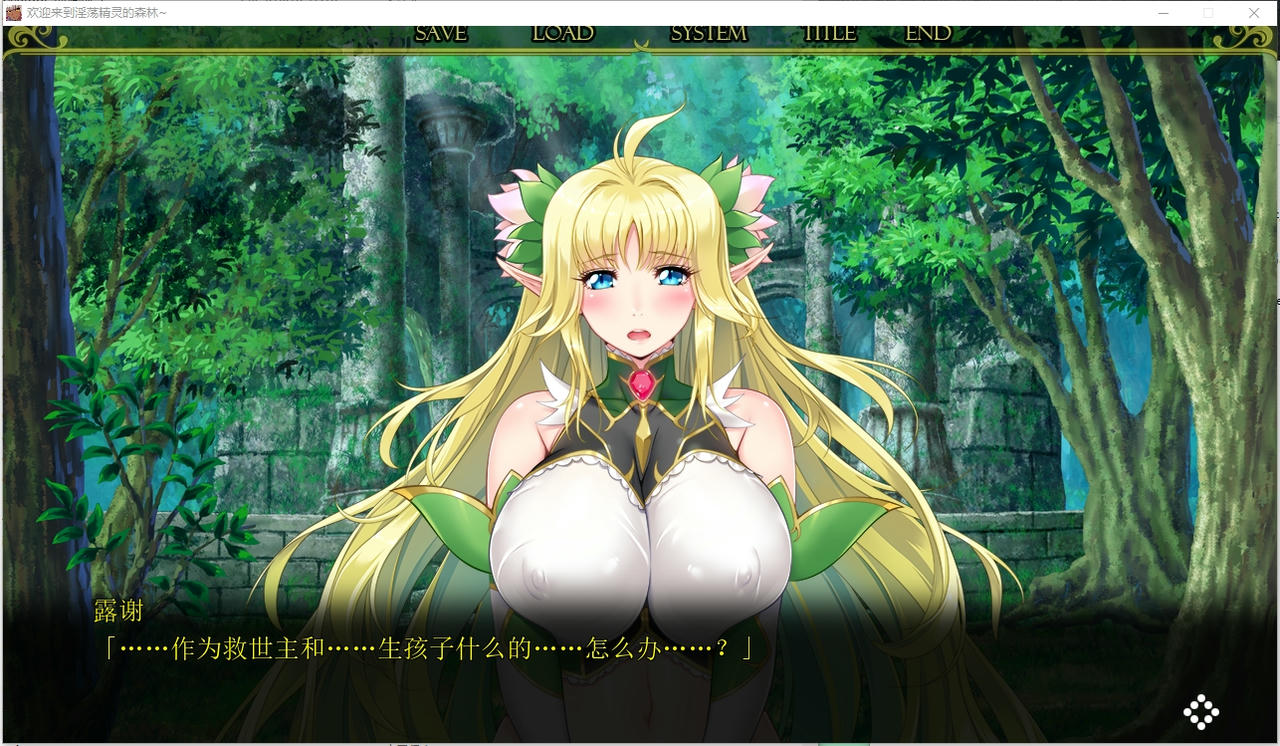Close the game window
Image resolution: width=1280 pixels, height=746 pixels.
1254,13
